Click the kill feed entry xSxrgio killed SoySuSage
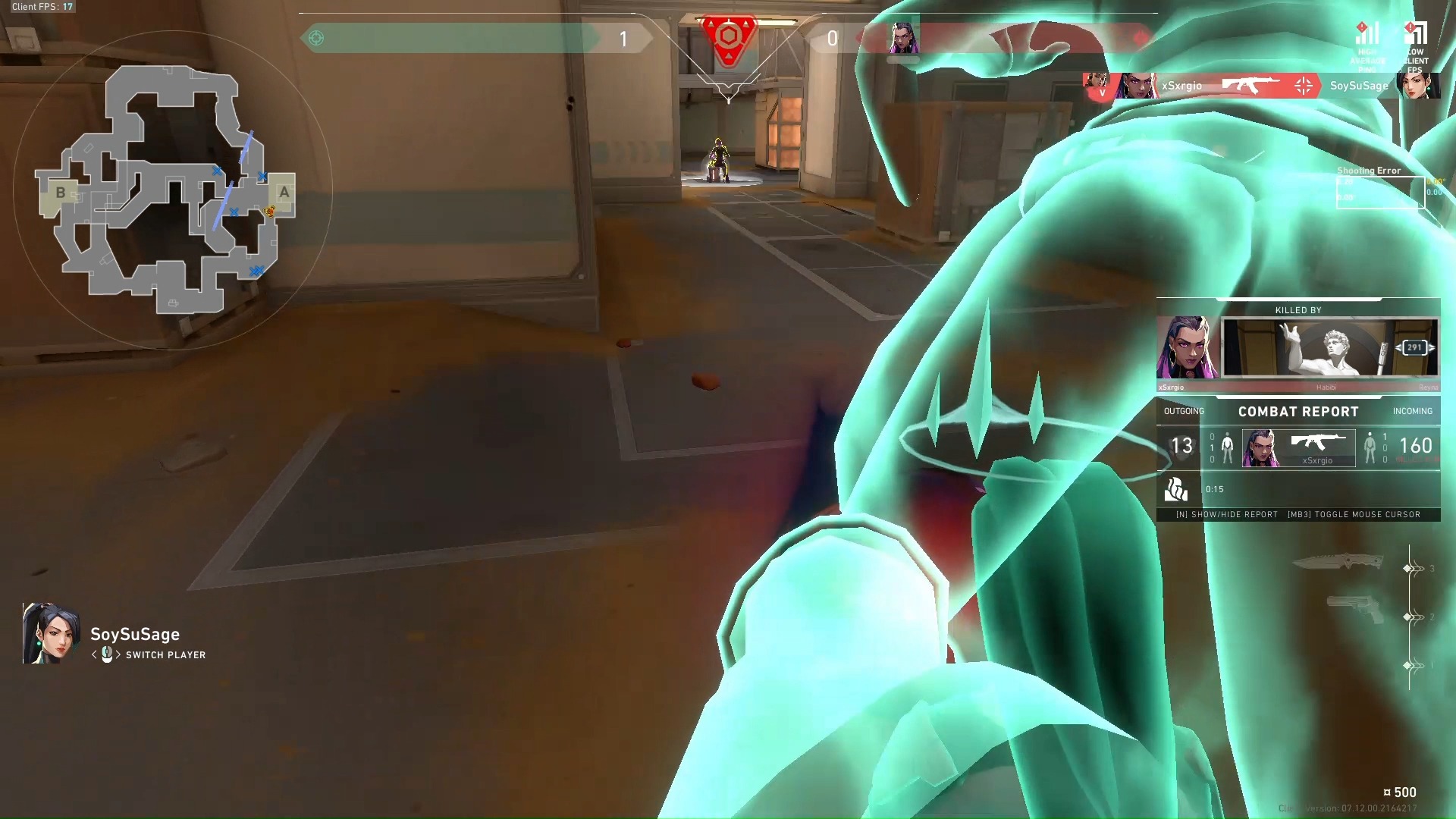 click(x=1260, y=86)
